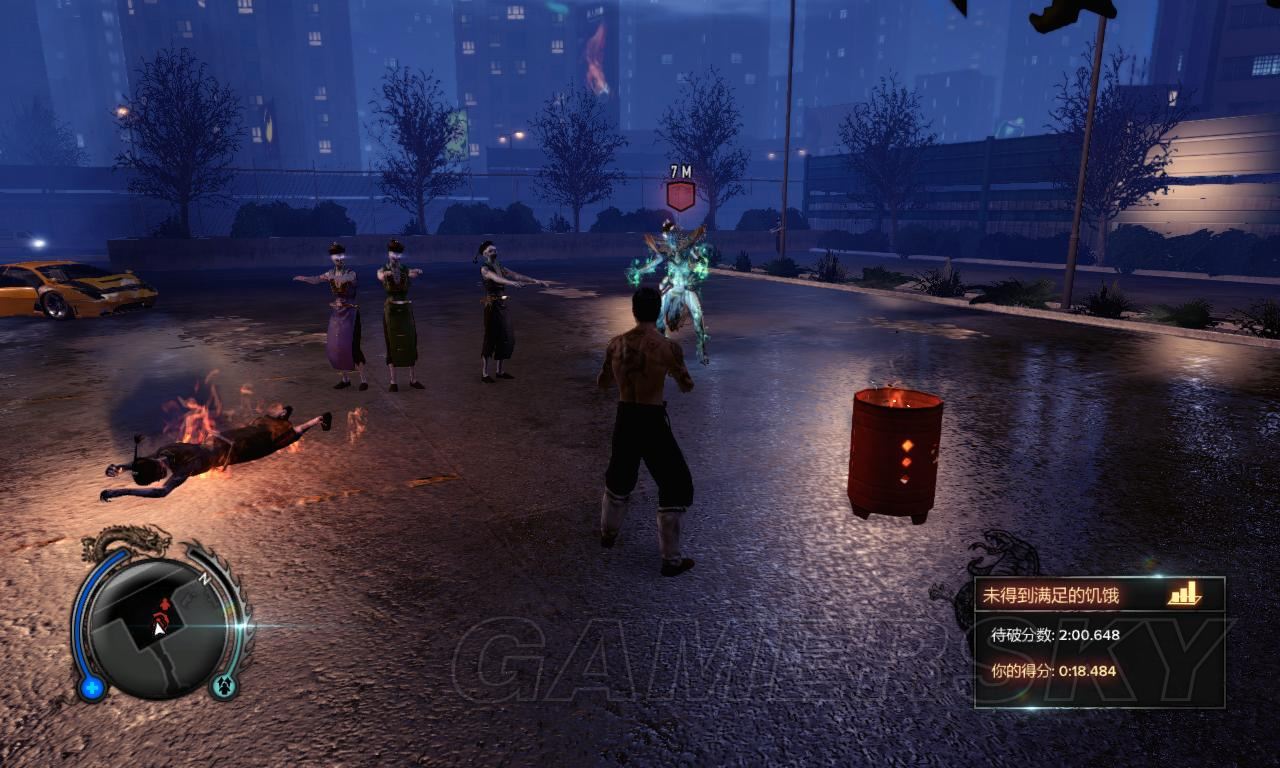Open the gold leaderboard bars icon
1280x768 pixels.
(1184, 594)
